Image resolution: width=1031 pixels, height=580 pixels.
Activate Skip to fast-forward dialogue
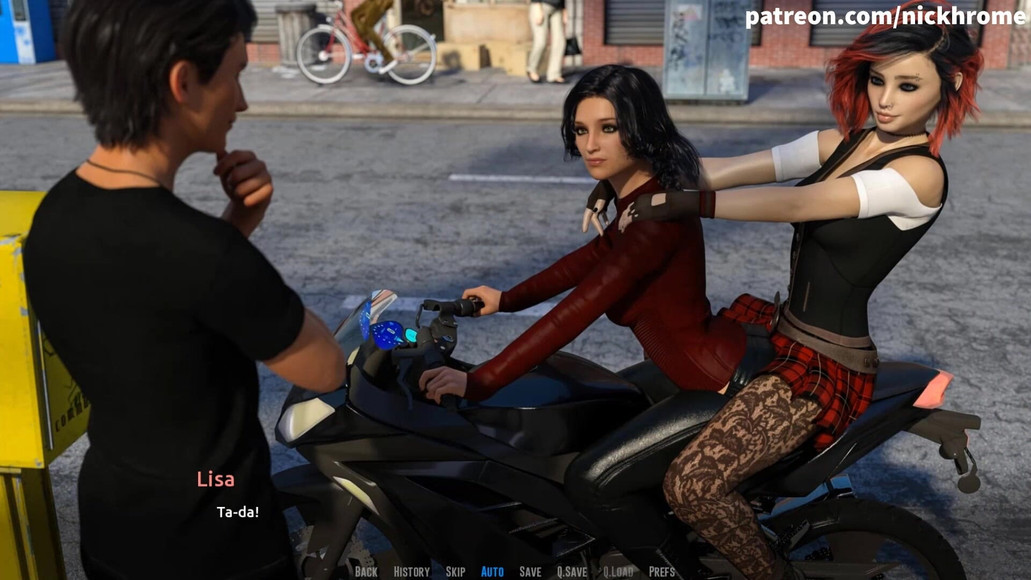click(x=455, y=572)
